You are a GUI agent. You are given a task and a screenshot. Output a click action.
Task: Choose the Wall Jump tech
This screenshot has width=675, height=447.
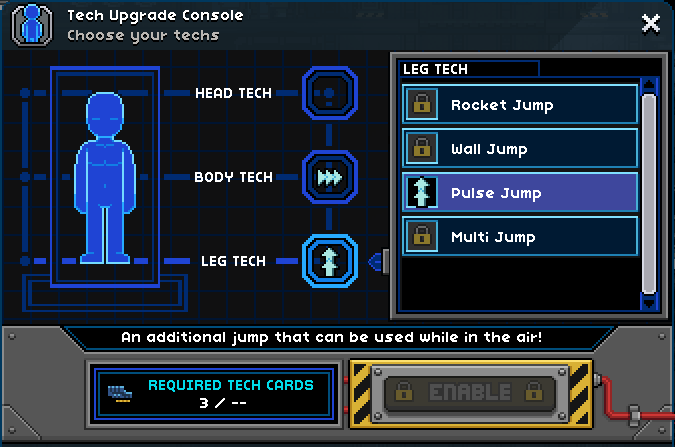[x=520, y=149]
